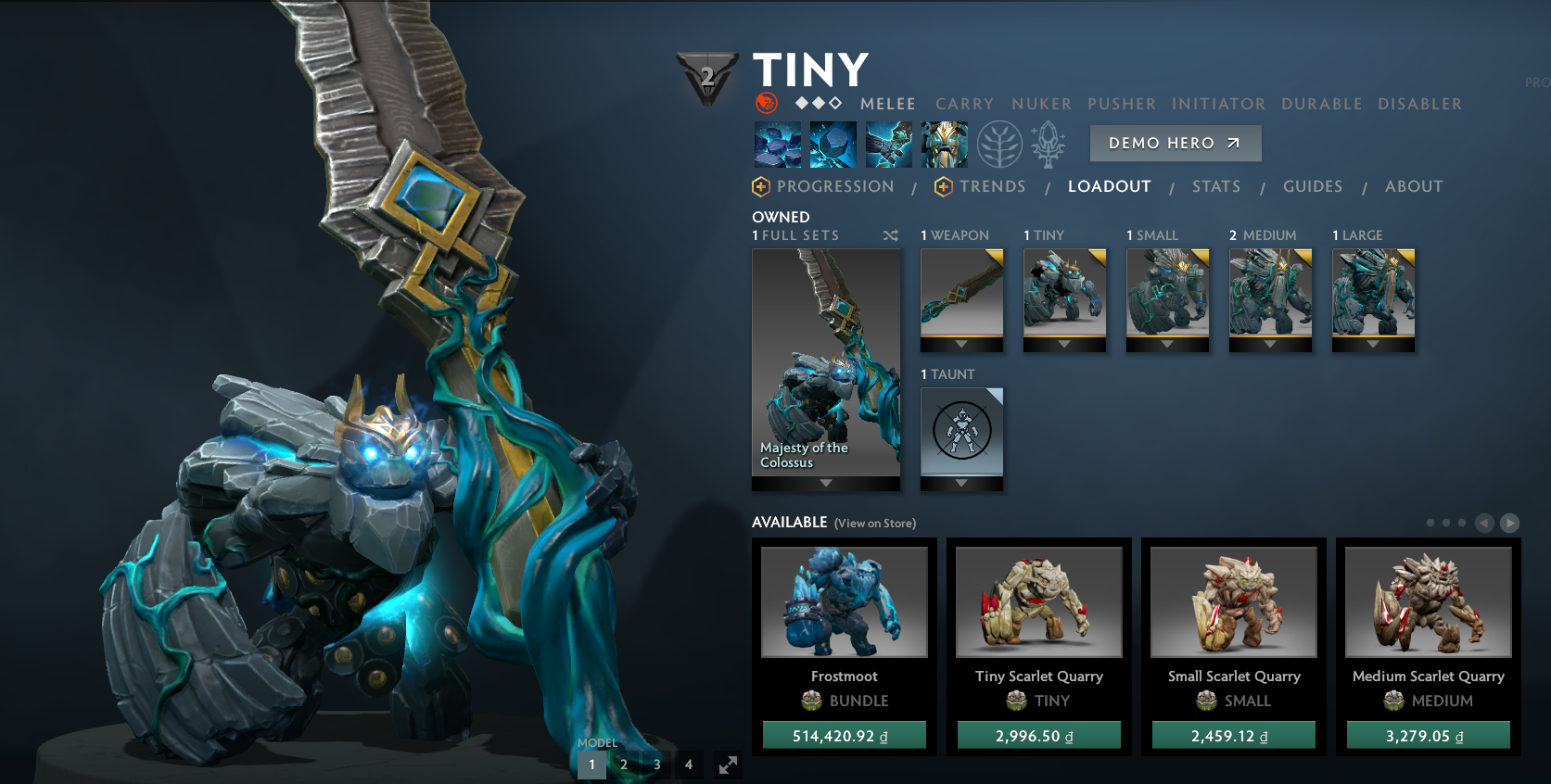1551x784 pixels.
Task: Toggle the equipped Weapon slot item
Action: [961, 297]
